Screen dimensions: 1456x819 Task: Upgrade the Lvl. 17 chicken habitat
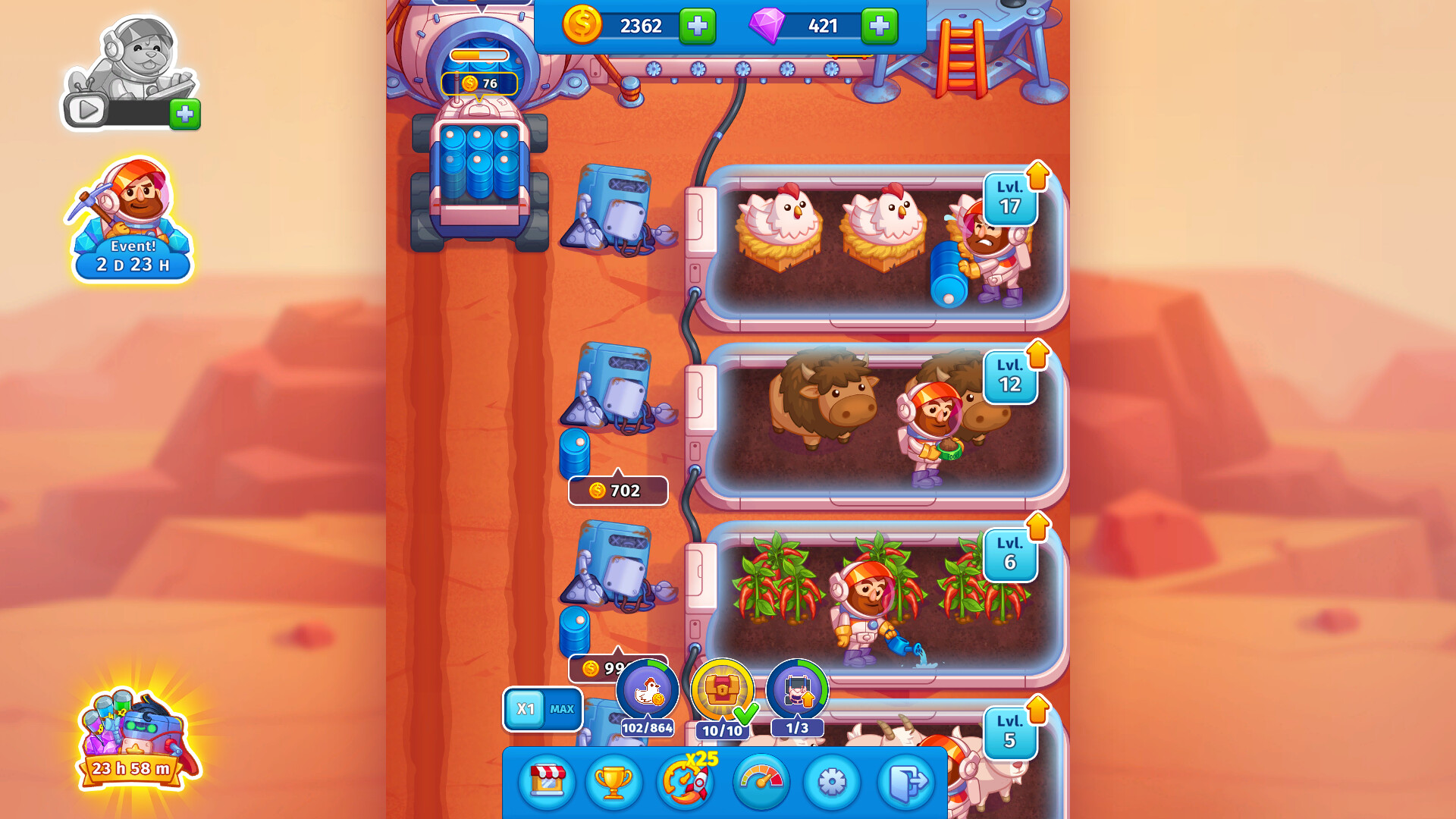click(1012, 199)
